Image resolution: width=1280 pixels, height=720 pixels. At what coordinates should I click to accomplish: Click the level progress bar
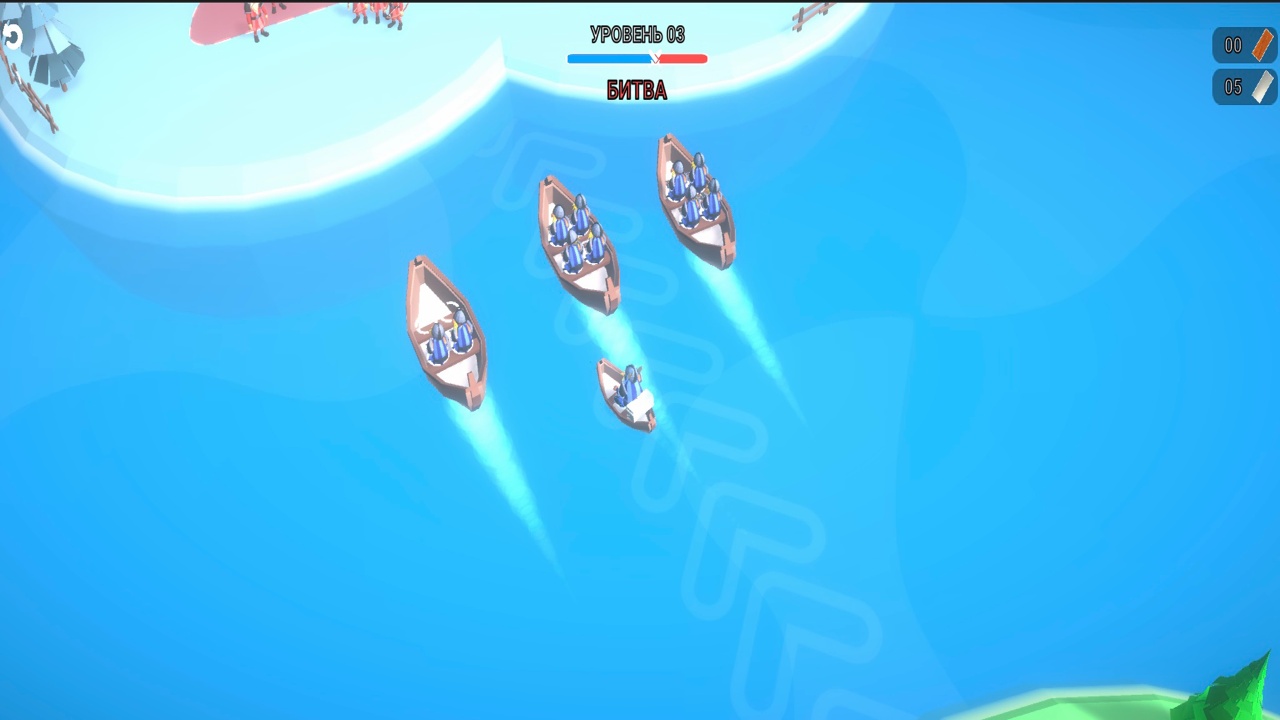(x=636, y=58)
